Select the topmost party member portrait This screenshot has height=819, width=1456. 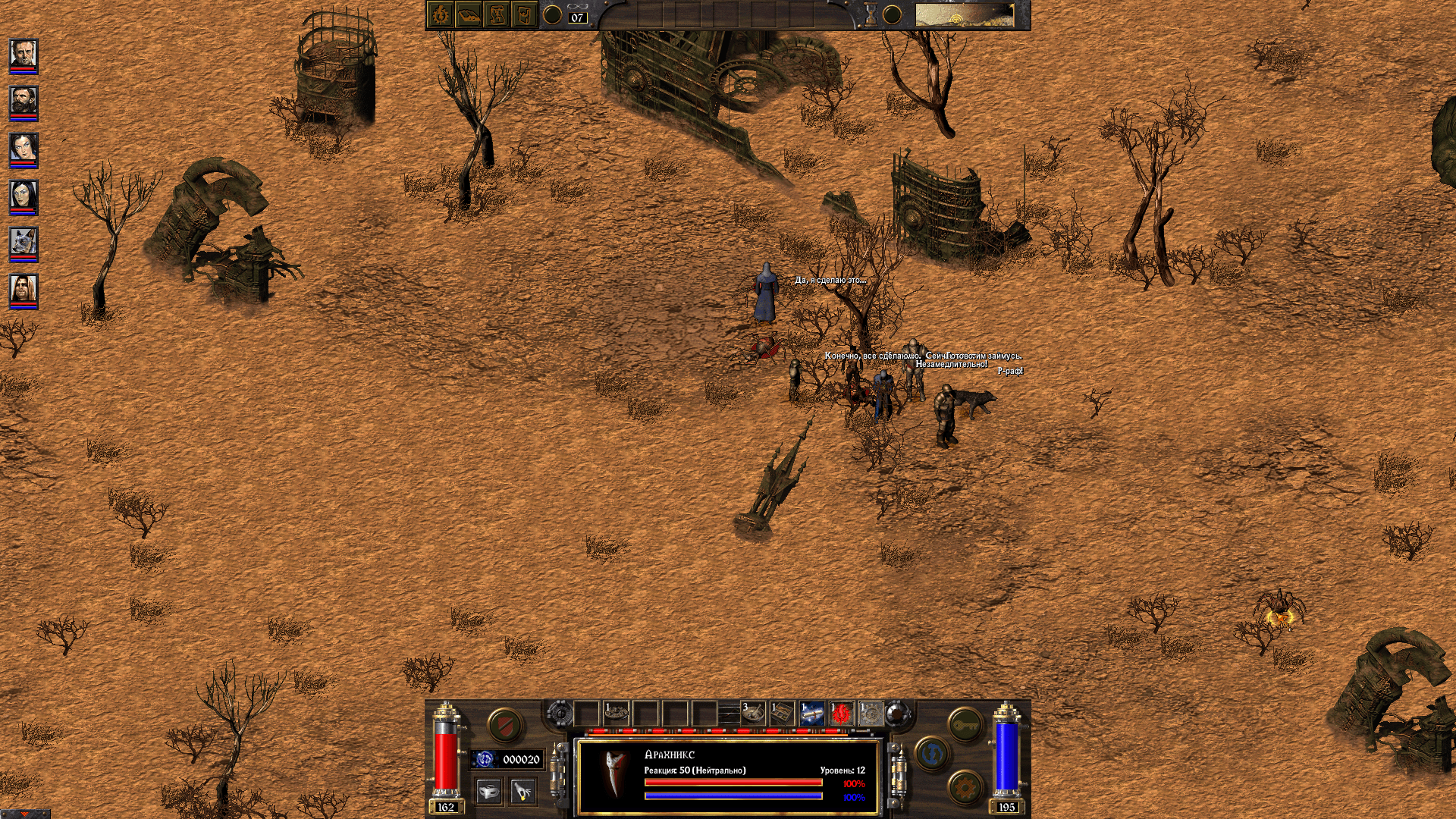23,53
